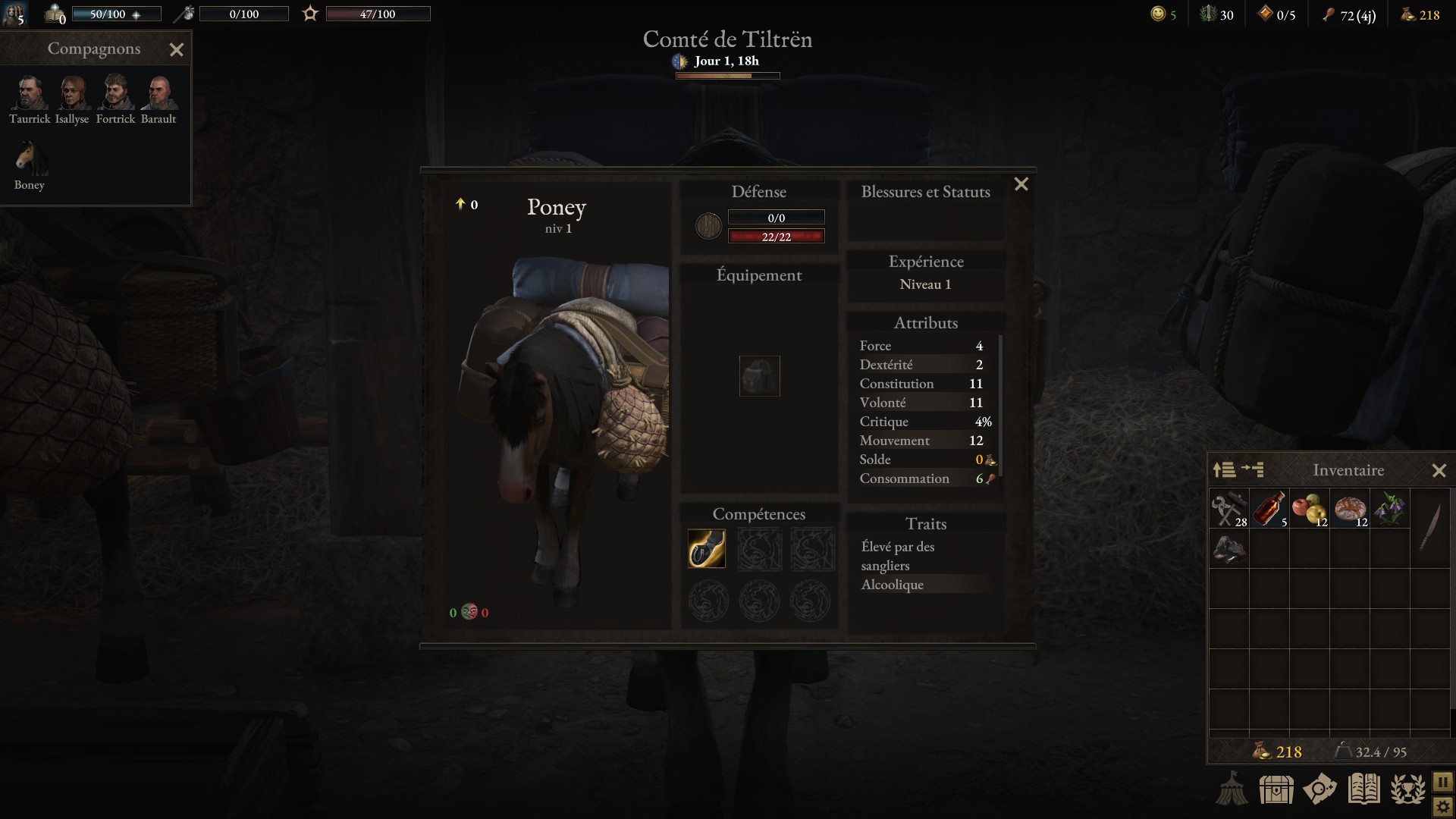This screenshot has width=1456, height=819.
Task: Click the saddlebag equipment slot
Action: [759, 376]
